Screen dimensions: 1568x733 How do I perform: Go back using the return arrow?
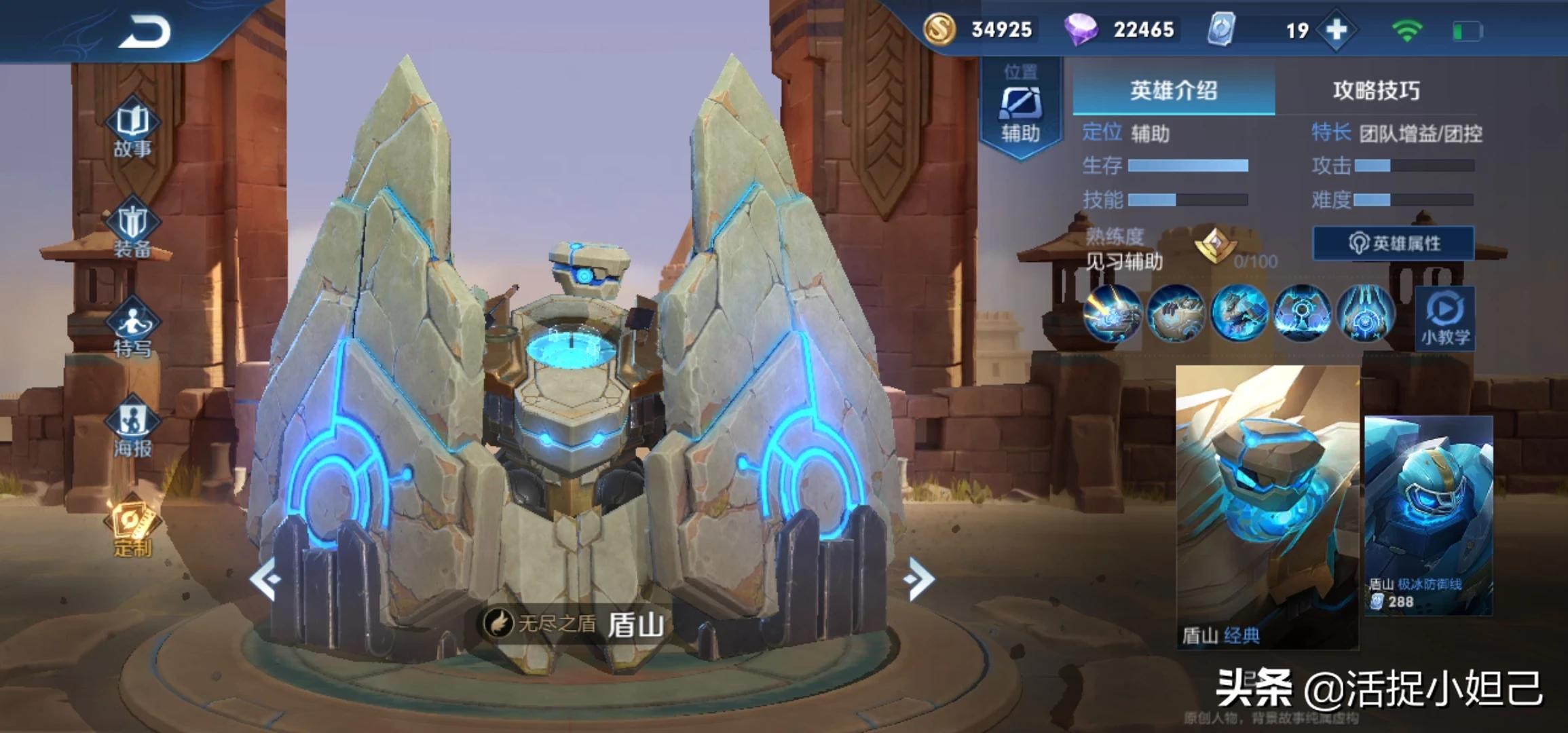tap(144, 32)
